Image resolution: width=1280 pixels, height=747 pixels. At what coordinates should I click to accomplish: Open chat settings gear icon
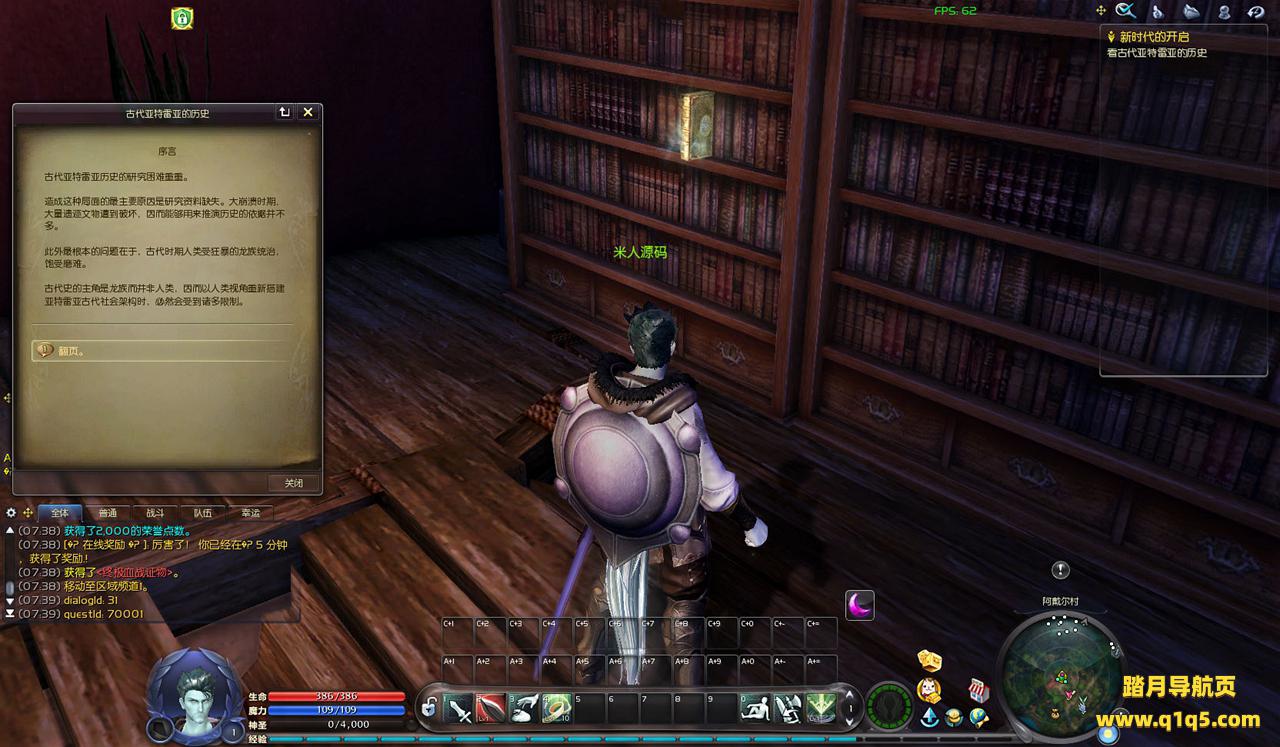[12, 512]
